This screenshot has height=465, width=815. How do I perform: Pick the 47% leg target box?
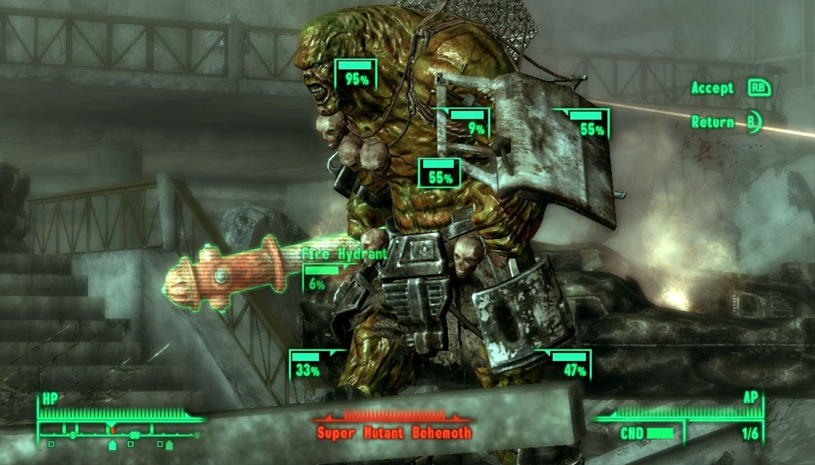pos(570,365)
